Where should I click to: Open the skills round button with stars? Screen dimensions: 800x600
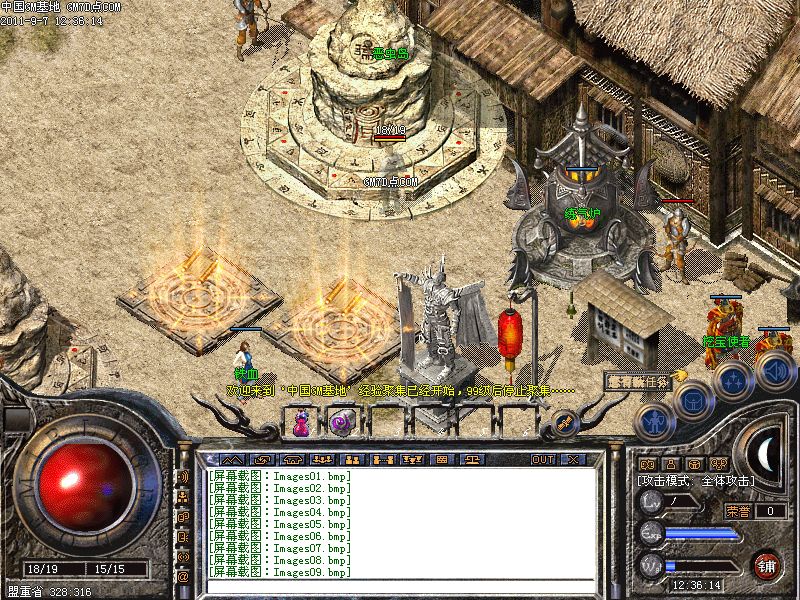click(x=733, y=381)
